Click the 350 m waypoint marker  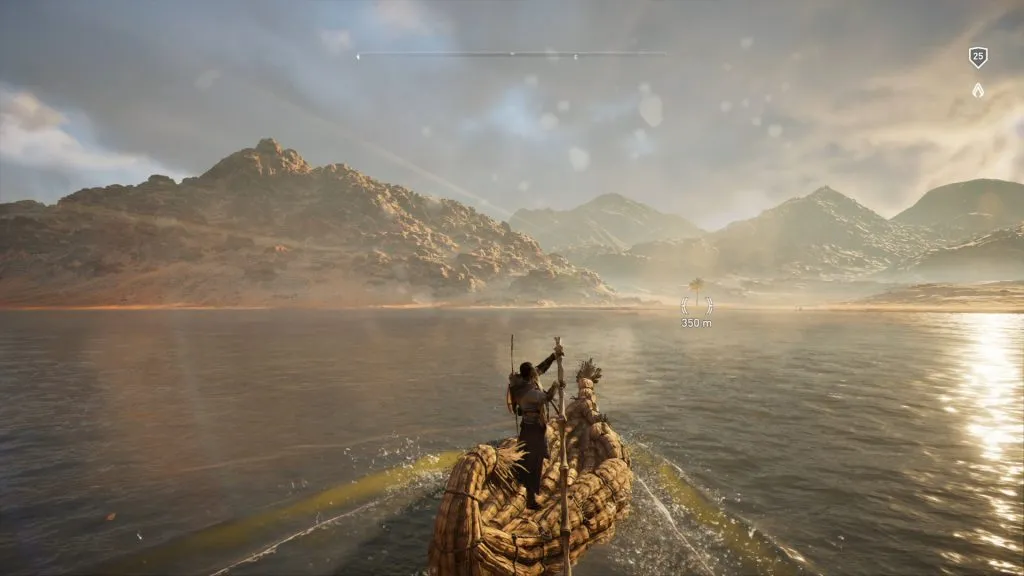pyautogui.click(x=696, y=306)
